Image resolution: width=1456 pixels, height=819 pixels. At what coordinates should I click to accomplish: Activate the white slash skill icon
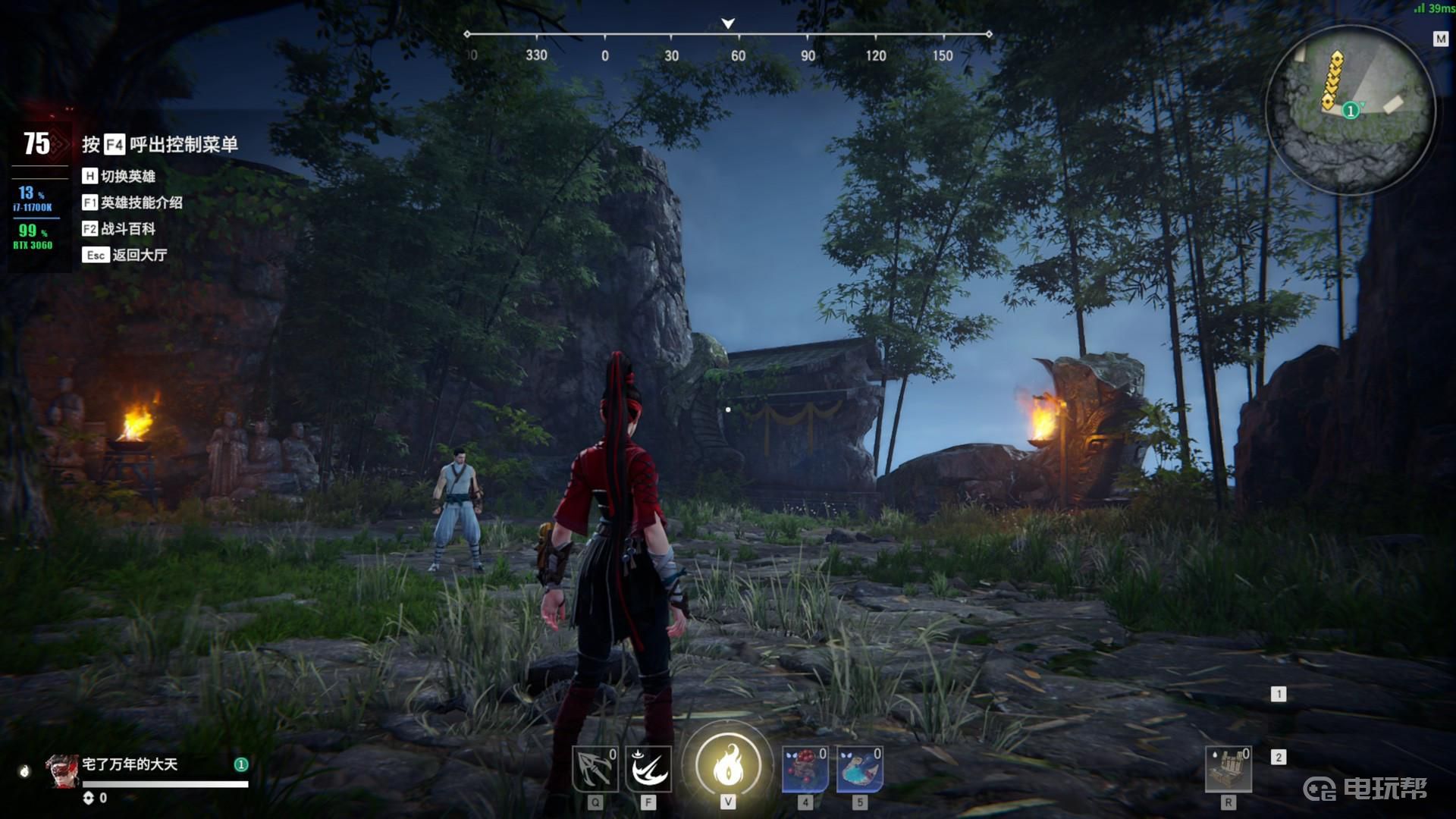coord(648,769)
